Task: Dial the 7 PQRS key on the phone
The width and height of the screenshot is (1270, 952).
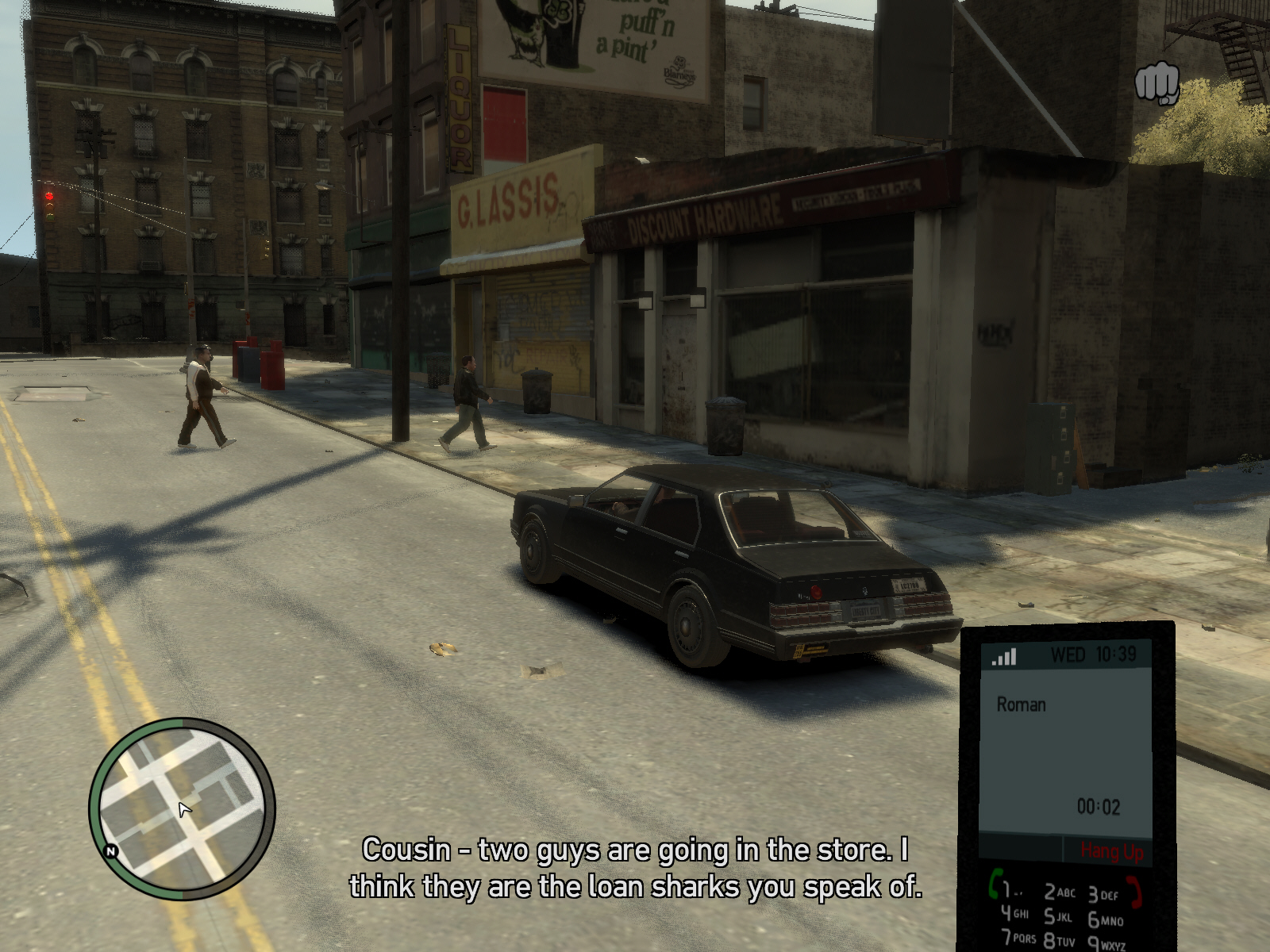Action: coord(1018,938)
